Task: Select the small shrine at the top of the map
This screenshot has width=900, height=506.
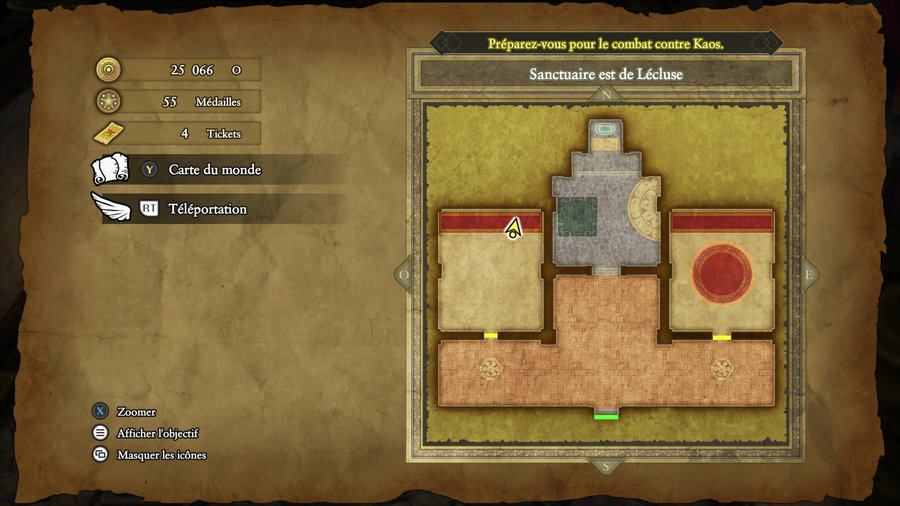Action: pos(606,129)
